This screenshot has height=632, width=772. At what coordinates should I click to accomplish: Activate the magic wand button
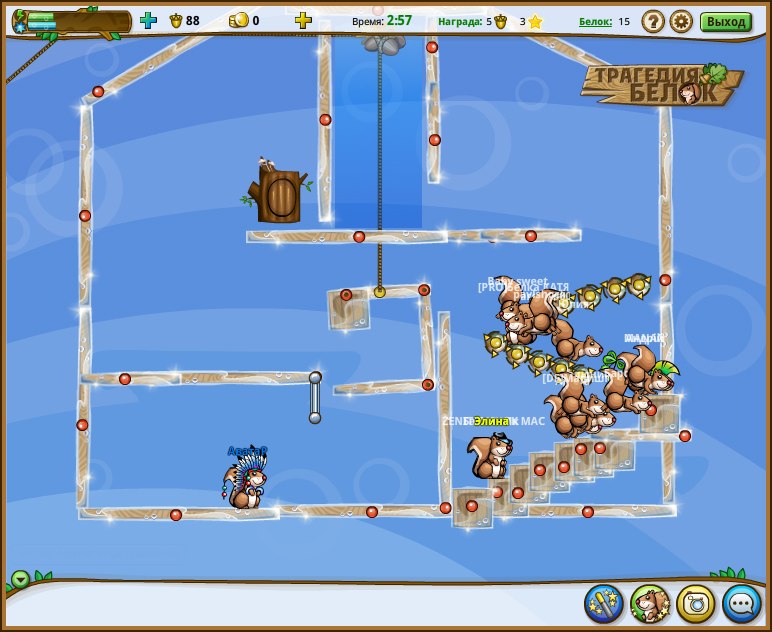tap(604, 603)
